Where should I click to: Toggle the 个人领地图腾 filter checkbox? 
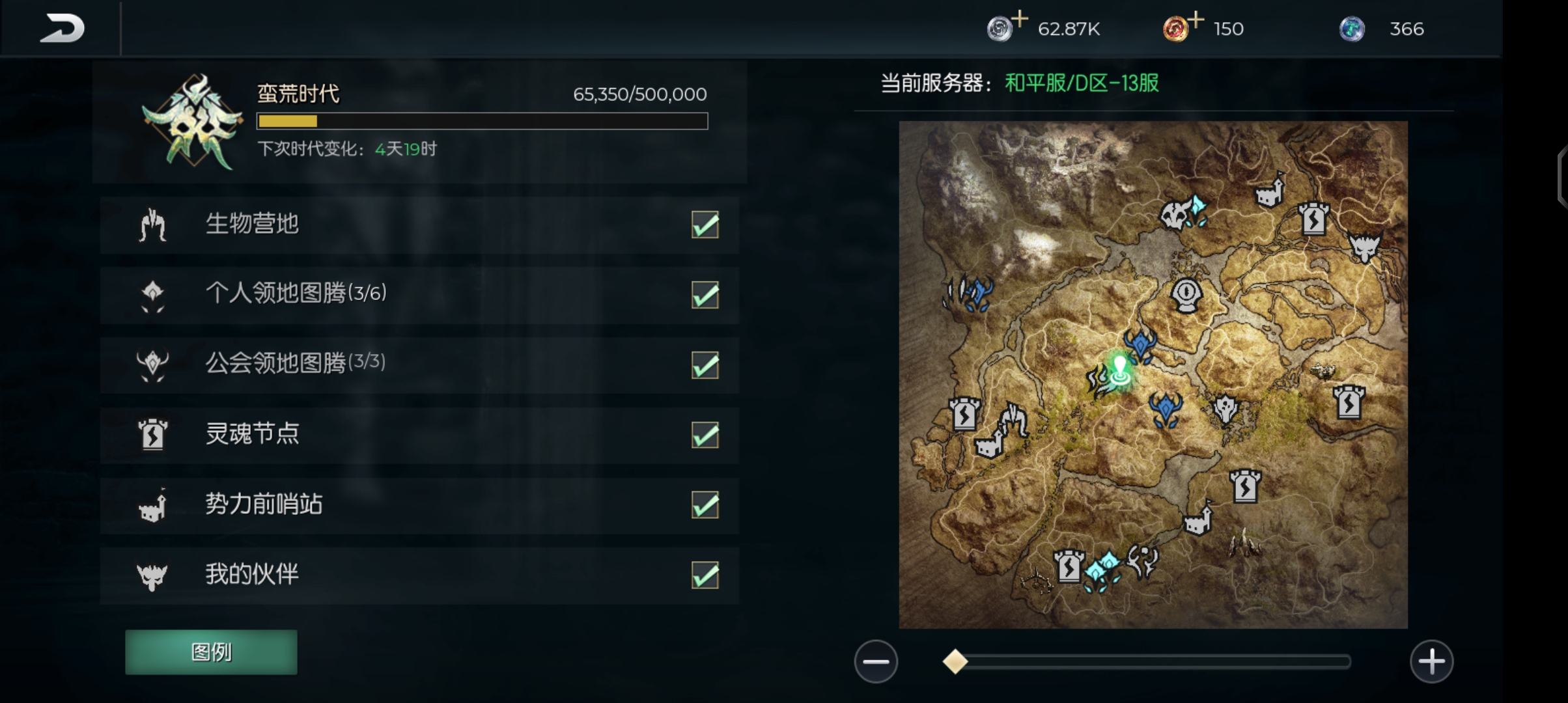point(705,295)
